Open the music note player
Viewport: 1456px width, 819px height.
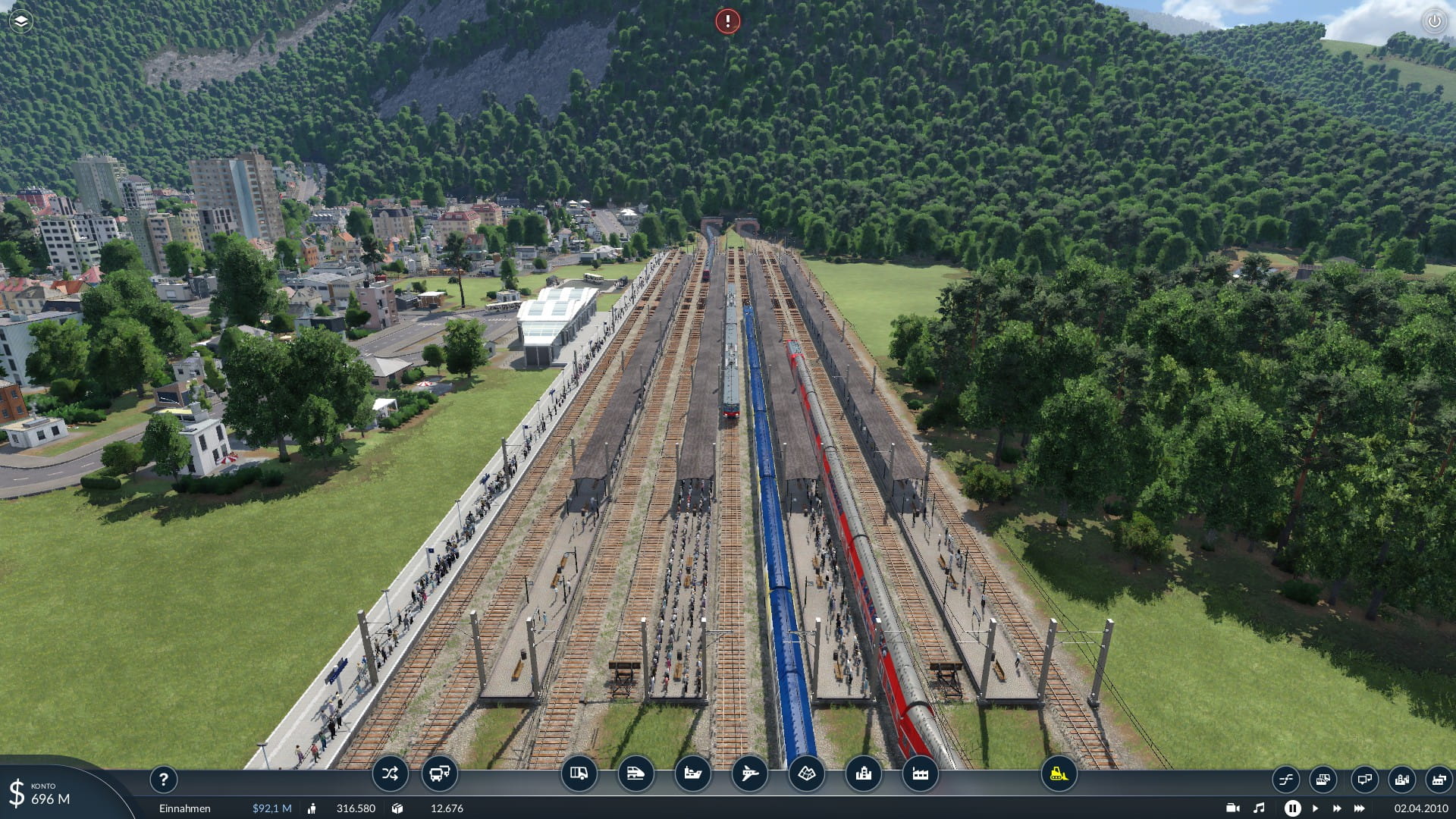[x=1259, y=808]
